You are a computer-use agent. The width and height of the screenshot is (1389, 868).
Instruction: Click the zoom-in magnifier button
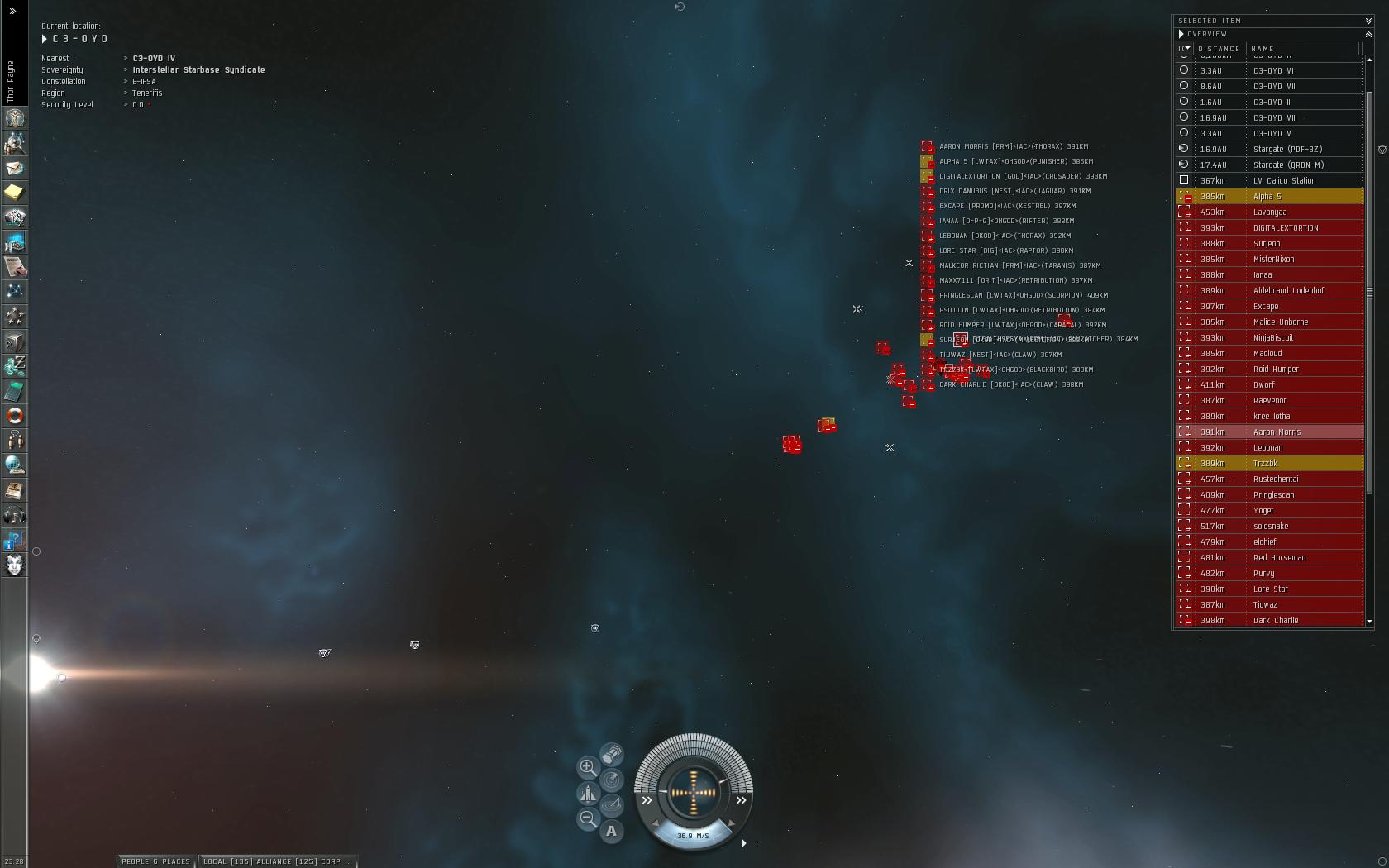587,767
